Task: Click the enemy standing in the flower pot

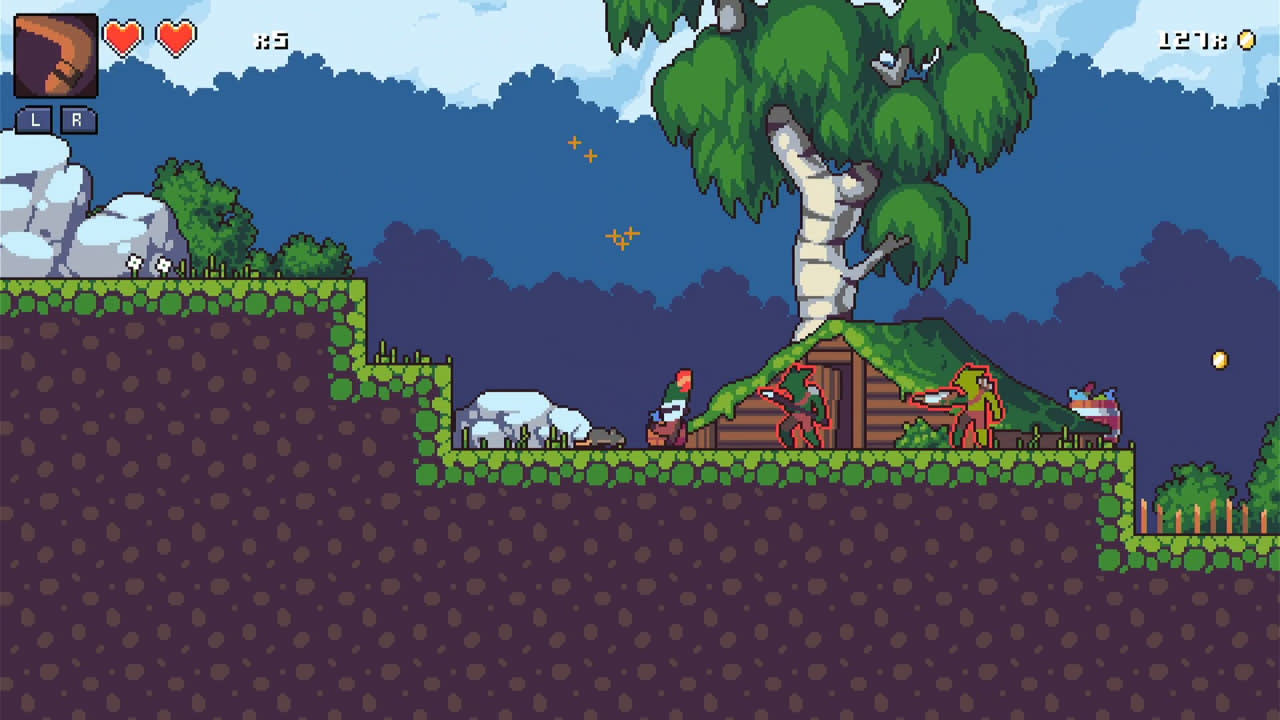Action: [x=674, y=410]
